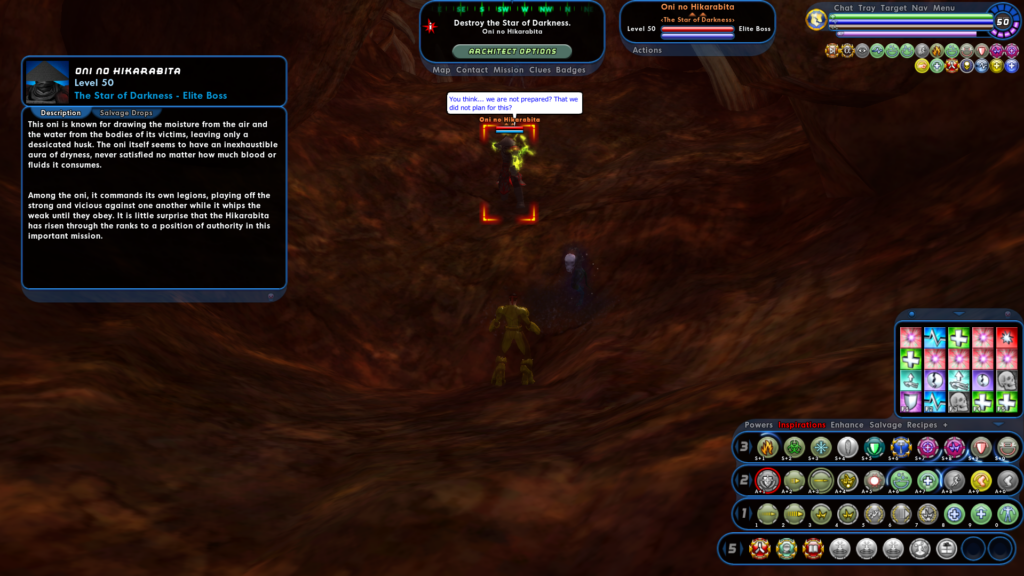Screen dimensions: 1024x576
Task: Open the Actions menu for the target
Action: point(647,50)
